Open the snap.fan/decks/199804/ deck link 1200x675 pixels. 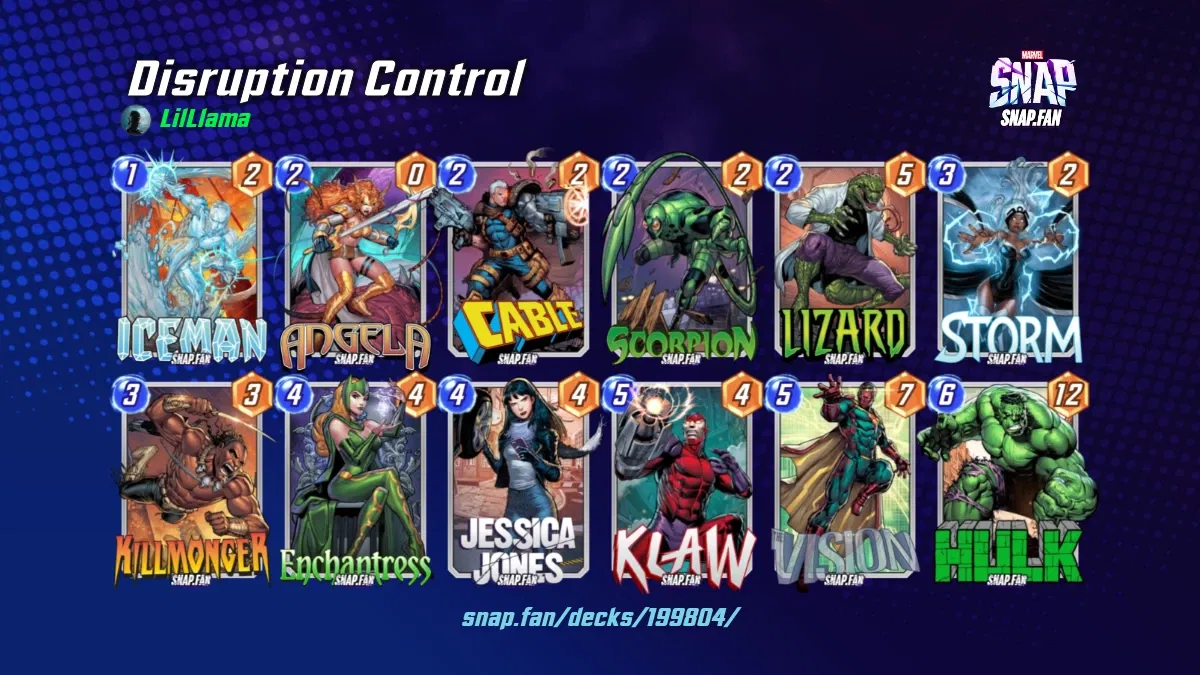point(600,616)
